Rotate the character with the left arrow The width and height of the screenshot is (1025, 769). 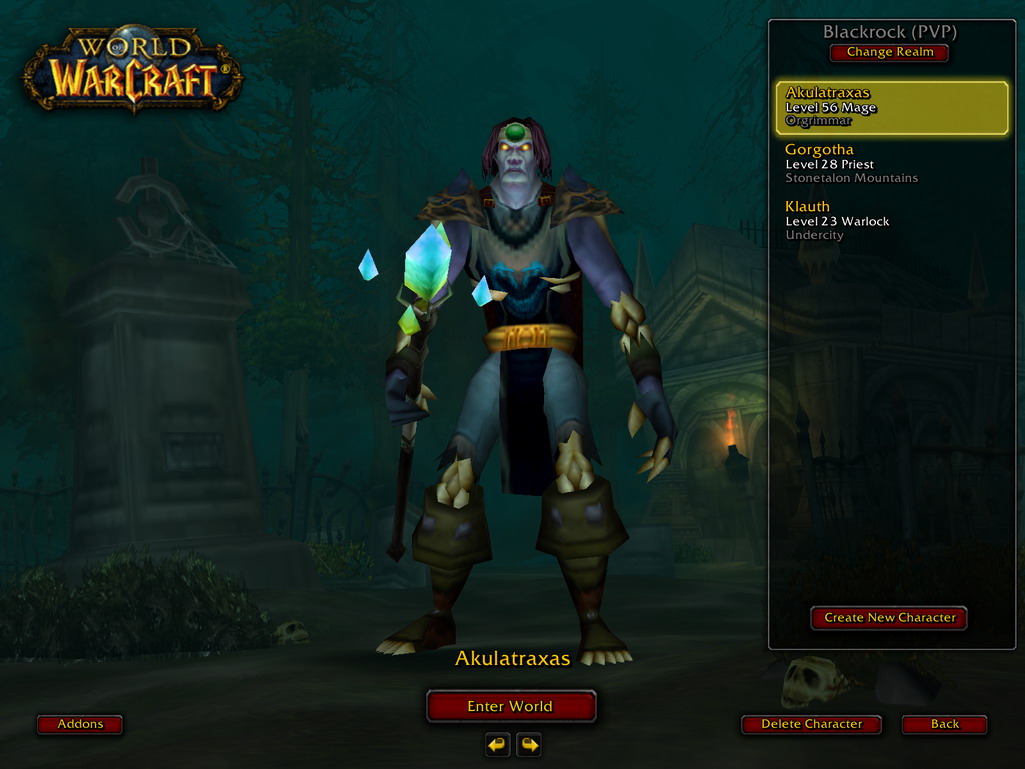(497, 744)
